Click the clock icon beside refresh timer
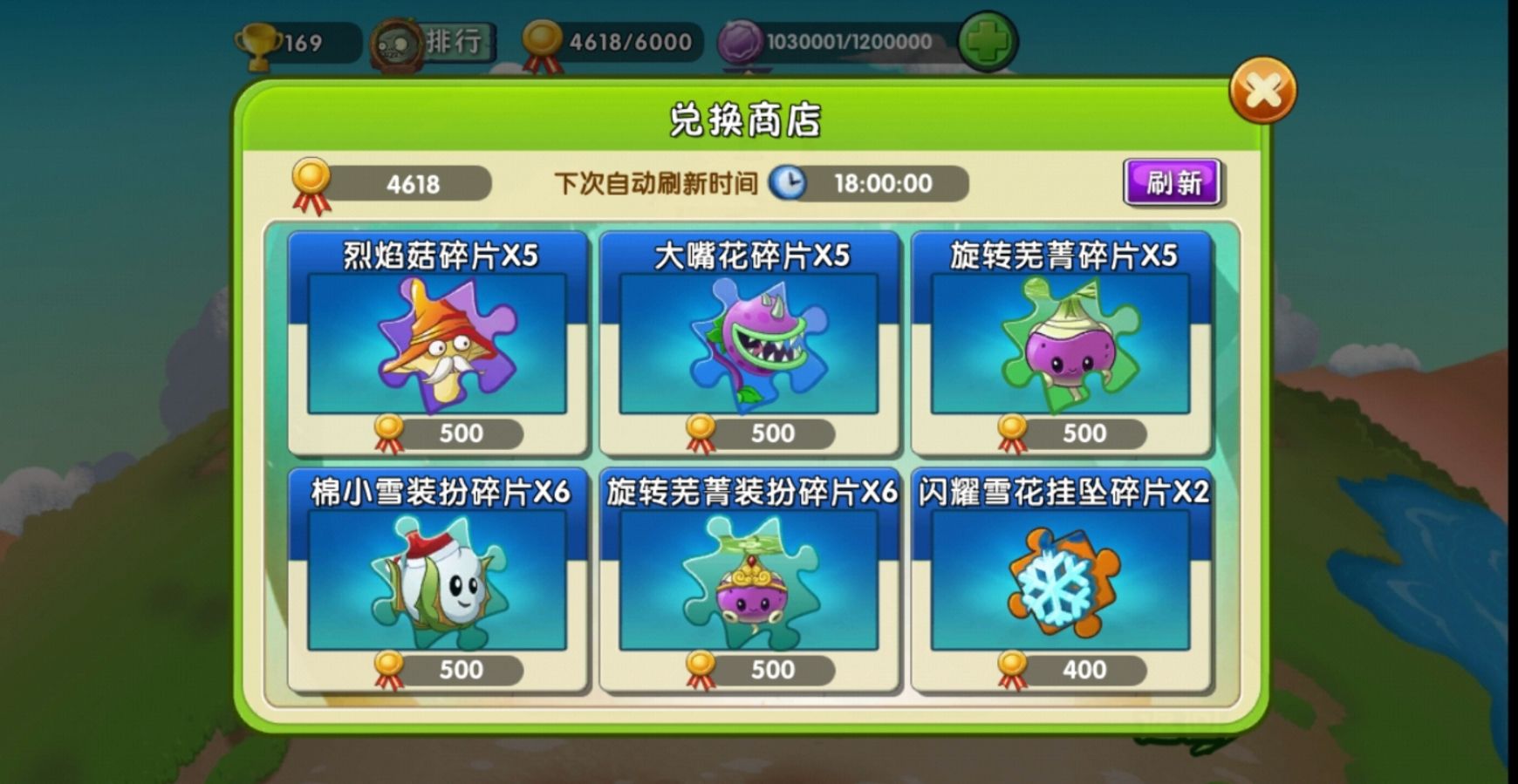 (788, 184)
